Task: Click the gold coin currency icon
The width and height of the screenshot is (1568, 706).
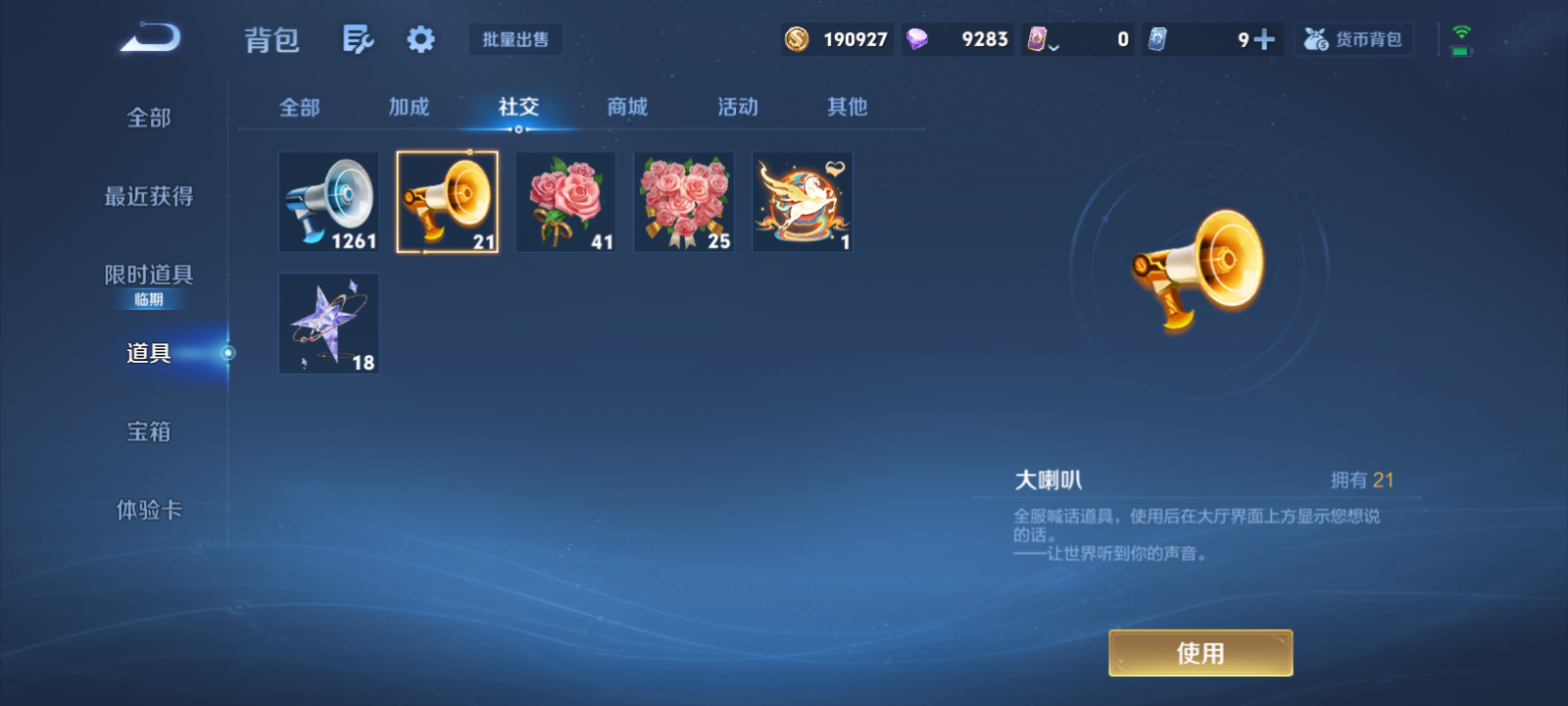Action: point(796,38)
